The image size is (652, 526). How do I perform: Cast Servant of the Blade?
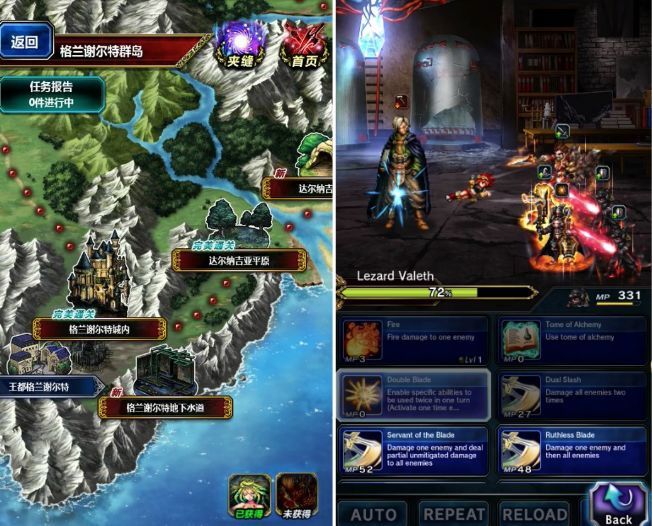click(x=414, y=449)
